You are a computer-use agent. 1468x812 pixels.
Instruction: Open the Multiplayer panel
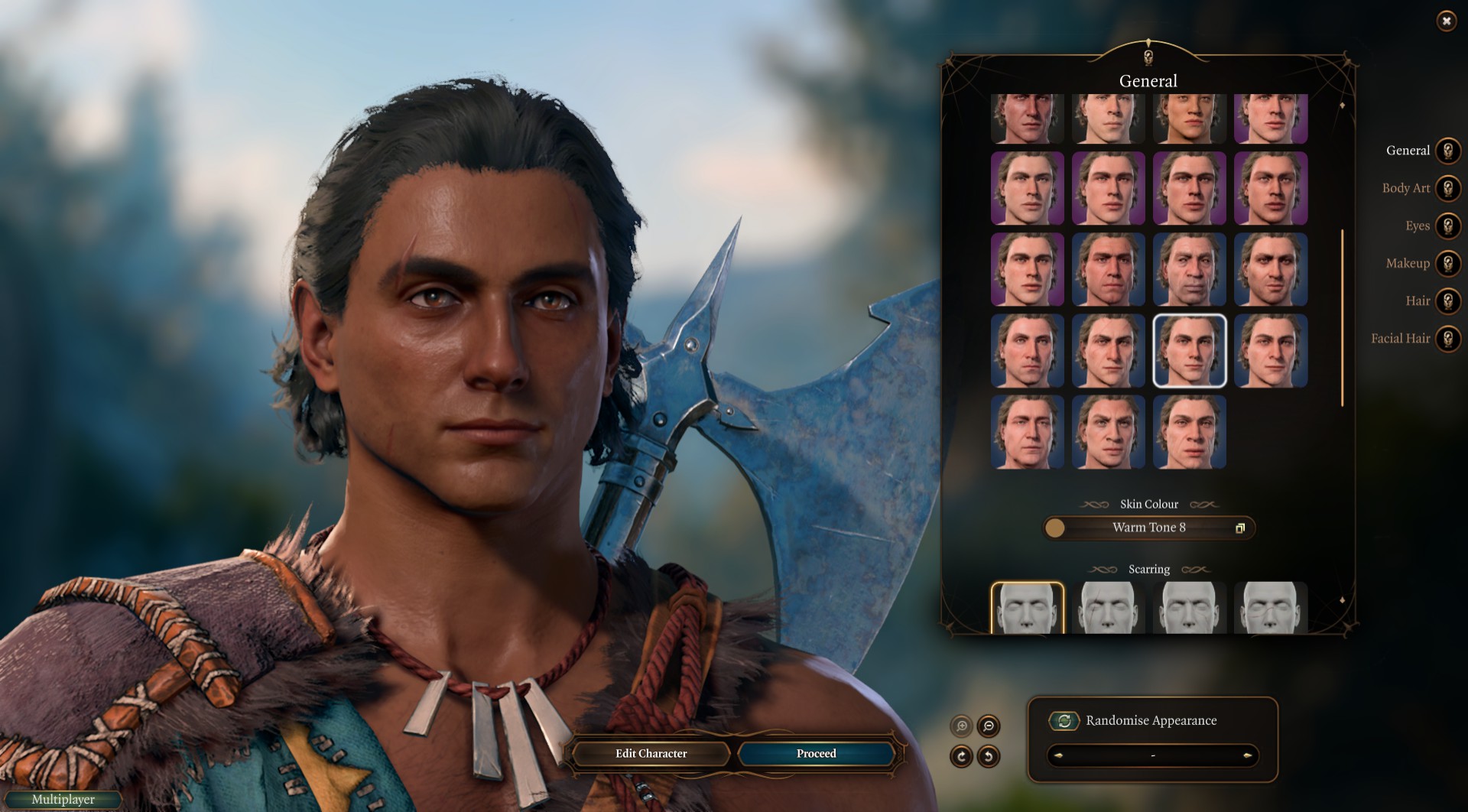[63, 800]
